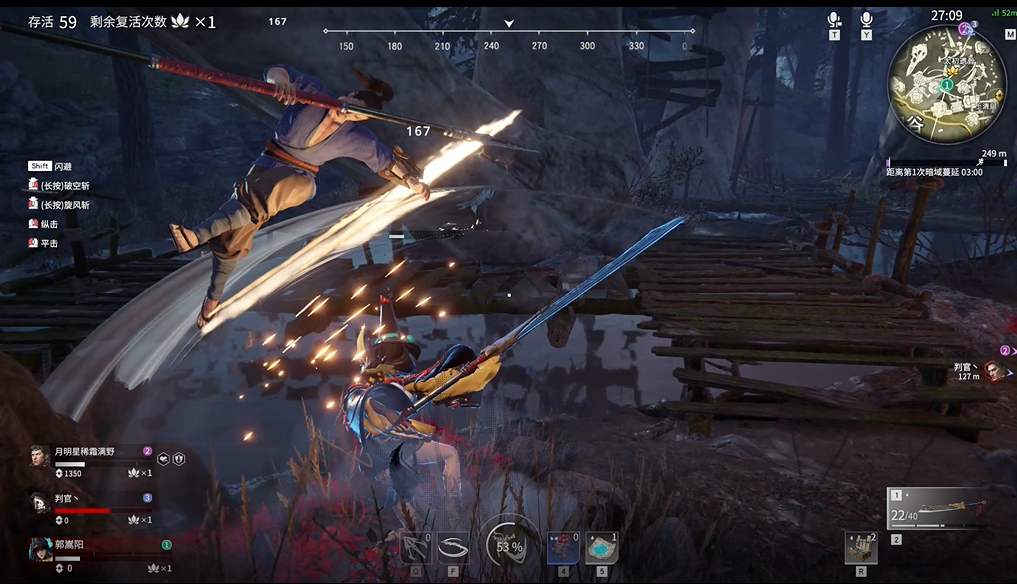Image resolution: width=1017 pixels, height=584 pixels.
Task: Click the 判官丶 teammate marker showing 127 m
Action: [x=992, y=371]
